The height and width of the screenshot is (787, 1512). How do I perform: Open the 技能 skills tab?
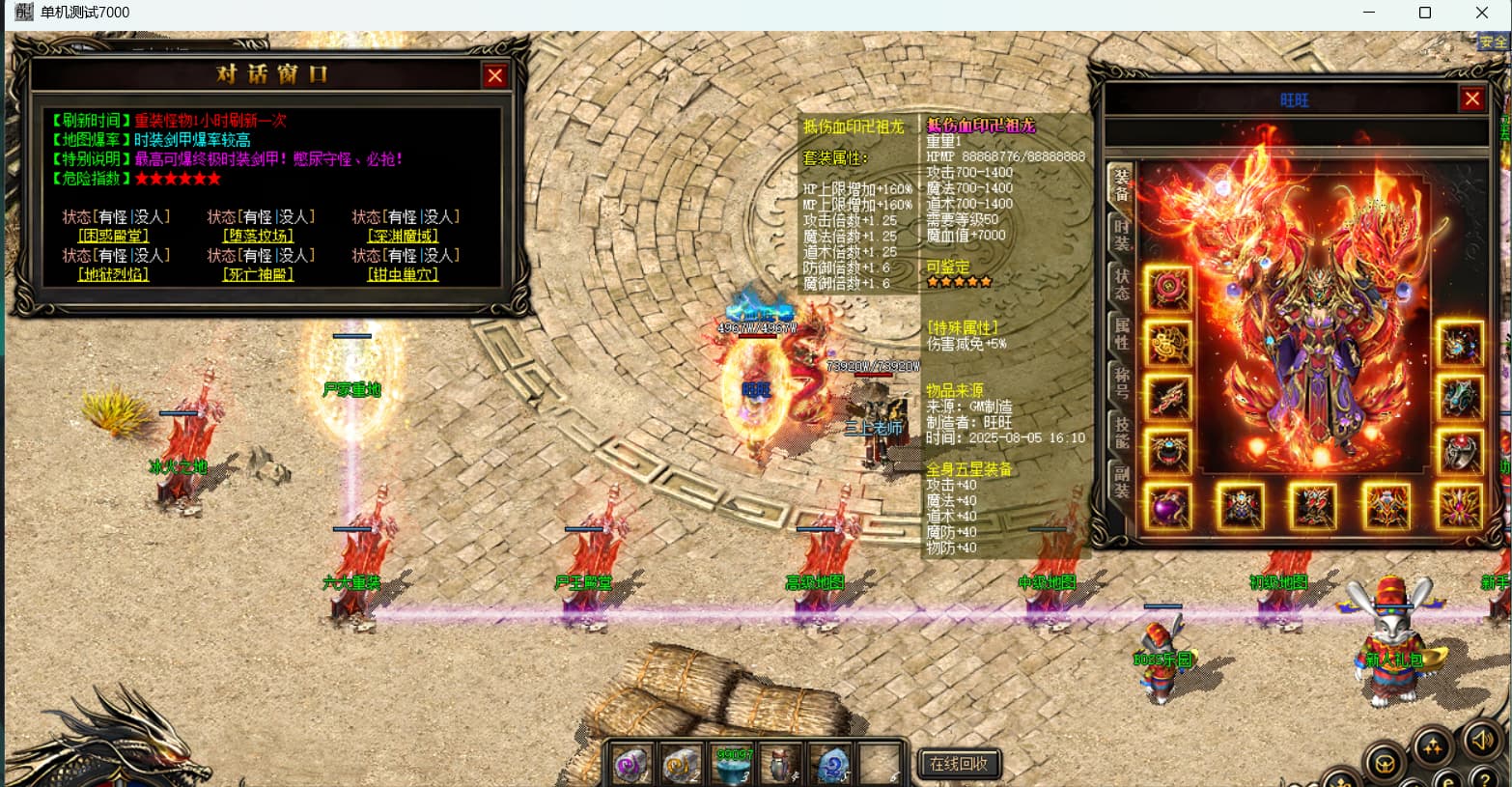[x=1121, y=432]
